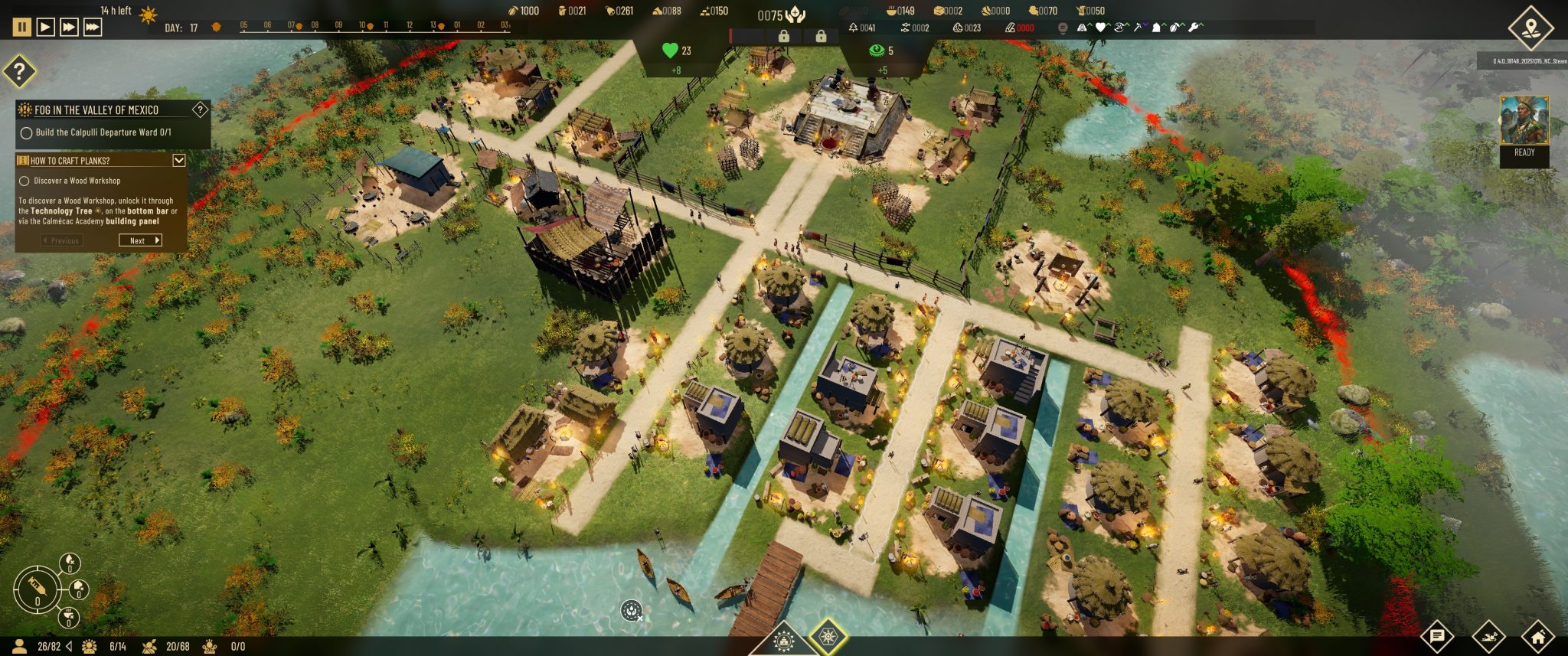1568x656 pixels.
Task: Select the syringe medicine wheel
Action: pyautogui.click(x=36, y=589)
